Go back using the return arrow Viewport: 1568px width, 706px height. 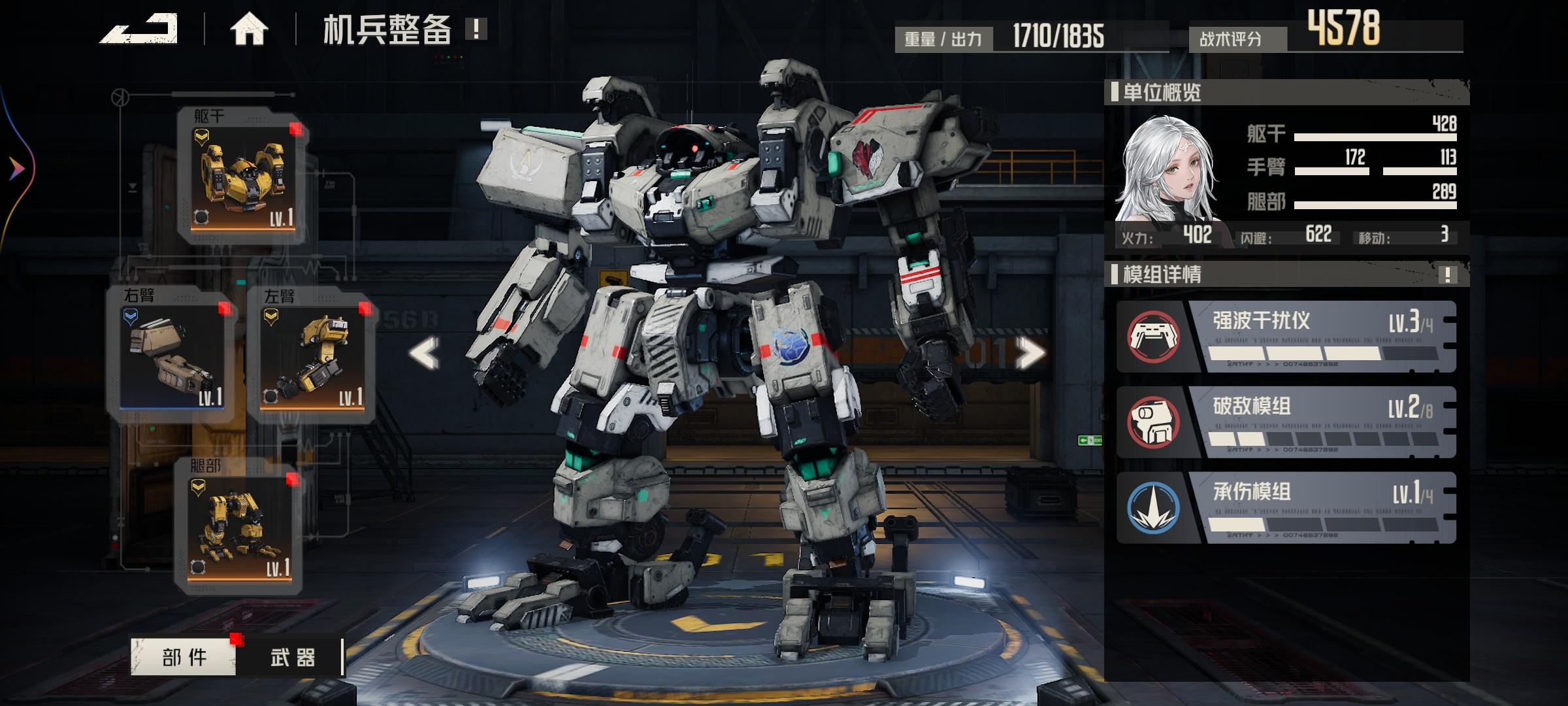[139, 29]
